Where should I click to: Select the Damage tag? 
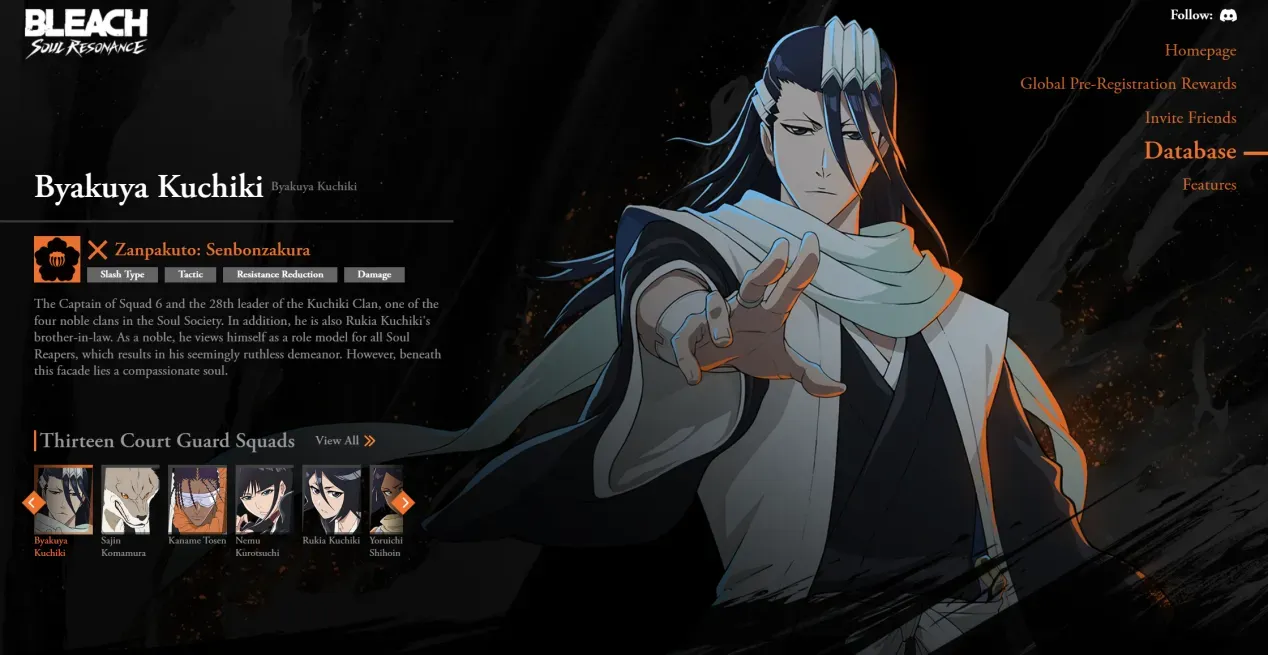(374, 275)
